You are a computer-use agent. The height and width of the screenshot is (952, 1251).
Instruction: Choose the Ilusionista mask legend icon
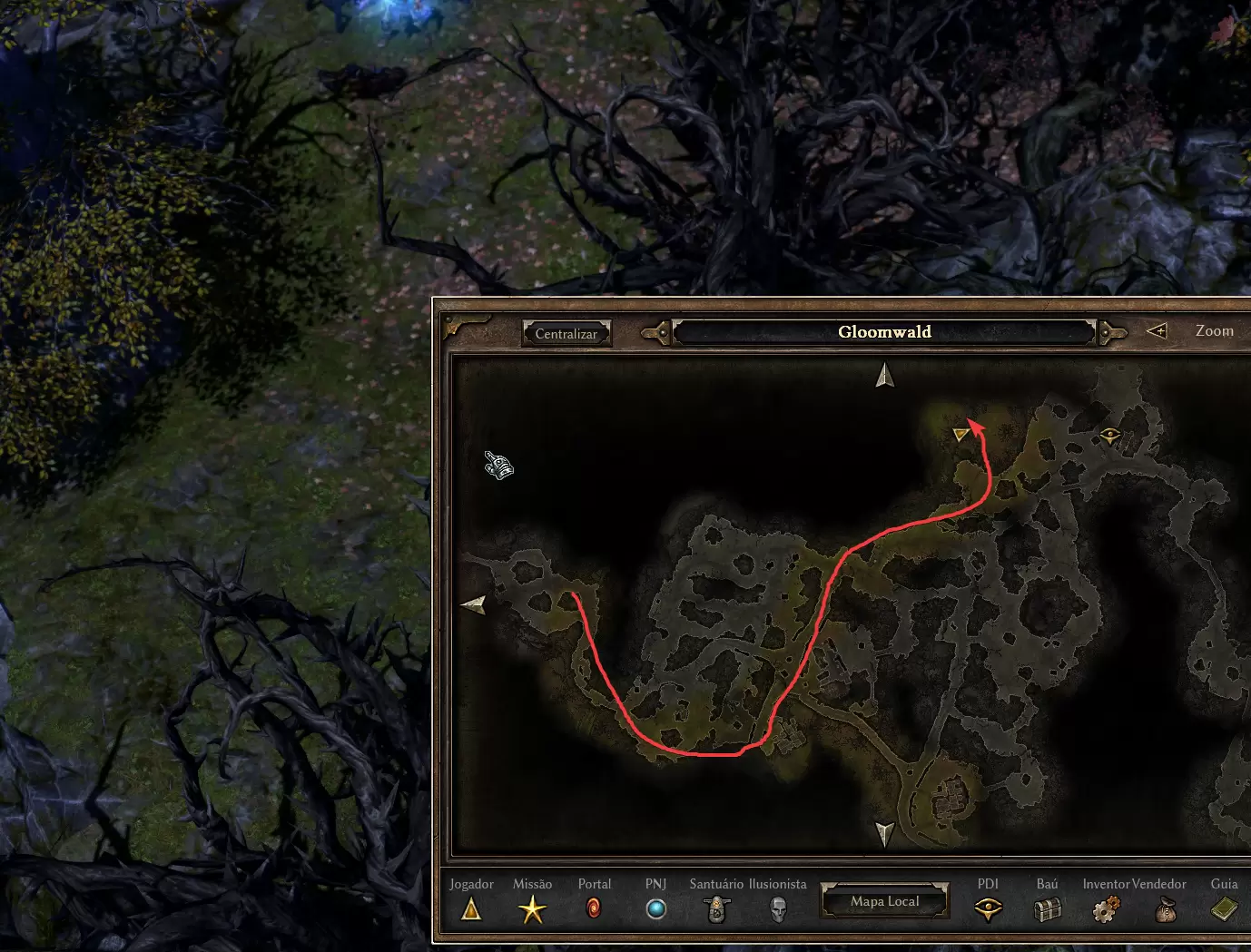click(778, 908)
